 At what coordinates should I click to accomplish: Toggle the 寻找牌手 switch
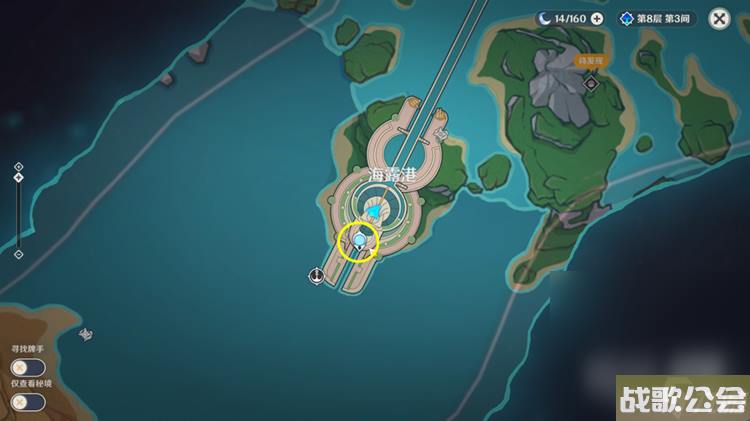tap(28, 367)
